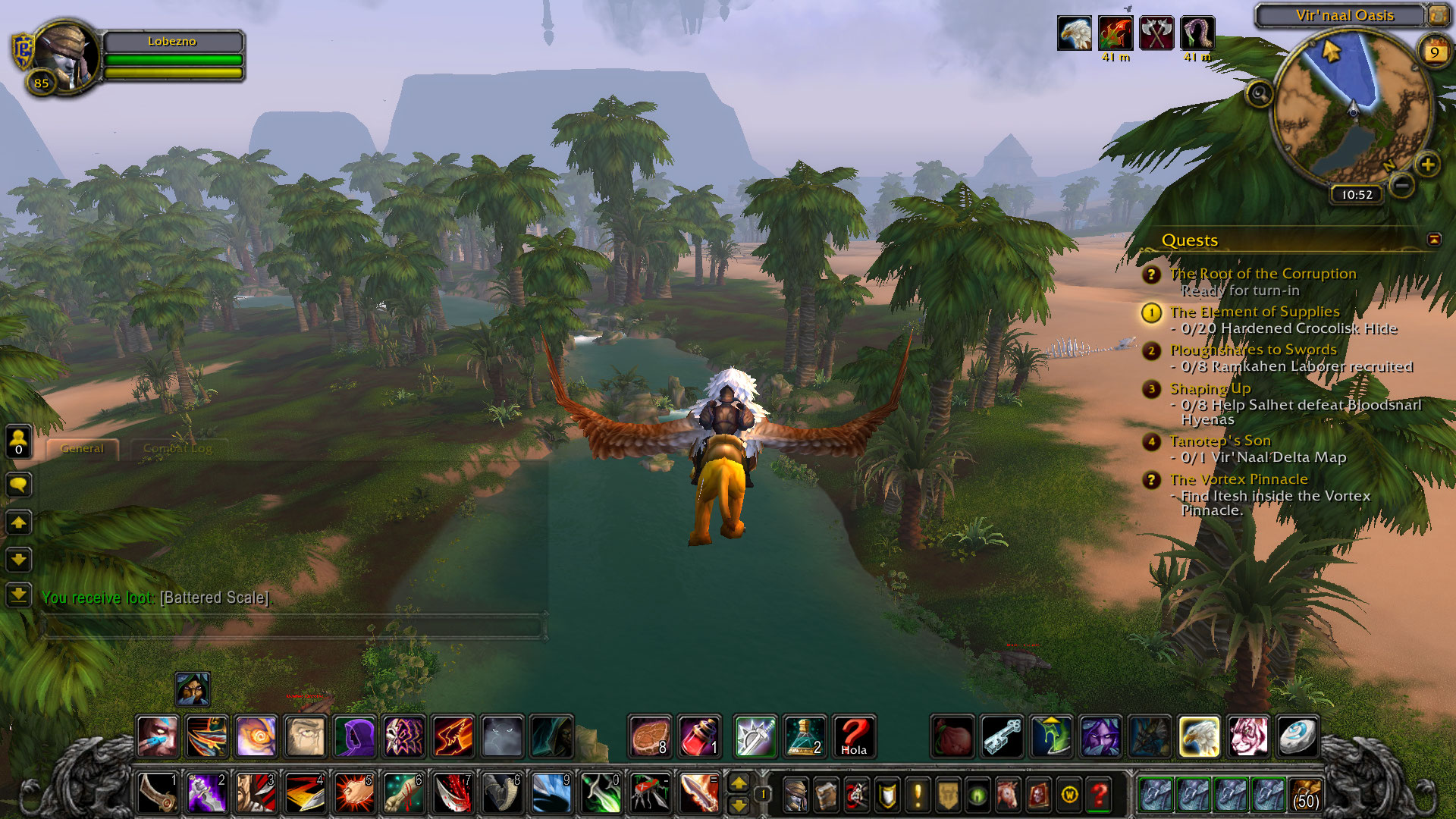Collapse the Quests tracker
The height and width of the screenshot is (819, 1456).
[1433, 240]
